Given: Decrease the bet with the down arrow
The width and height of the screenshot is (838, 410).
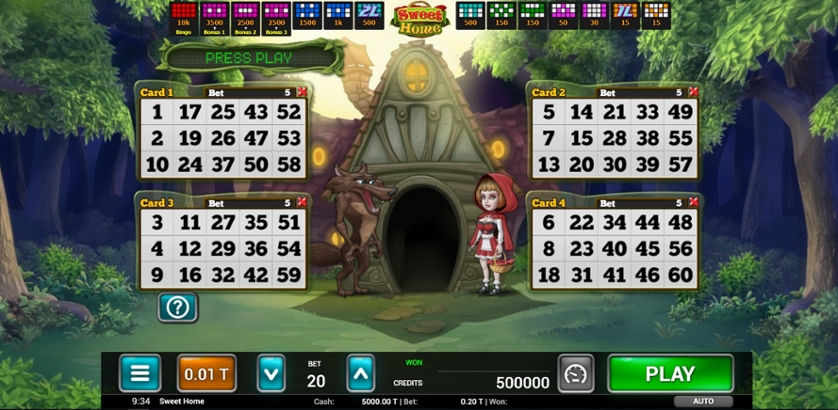Looking at the screenshot, I should point(271,374).
